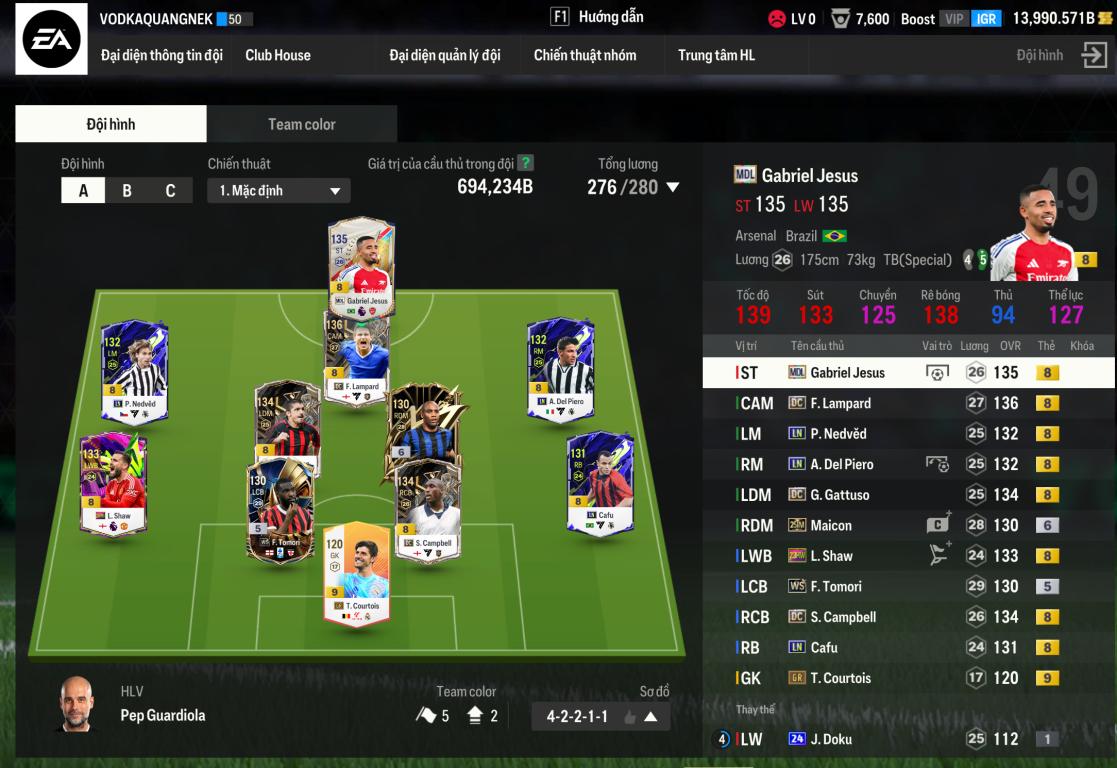This screenshot has height=768, width=1117.
Task: Switch to the Team color tab
Action: click(301, 124)
